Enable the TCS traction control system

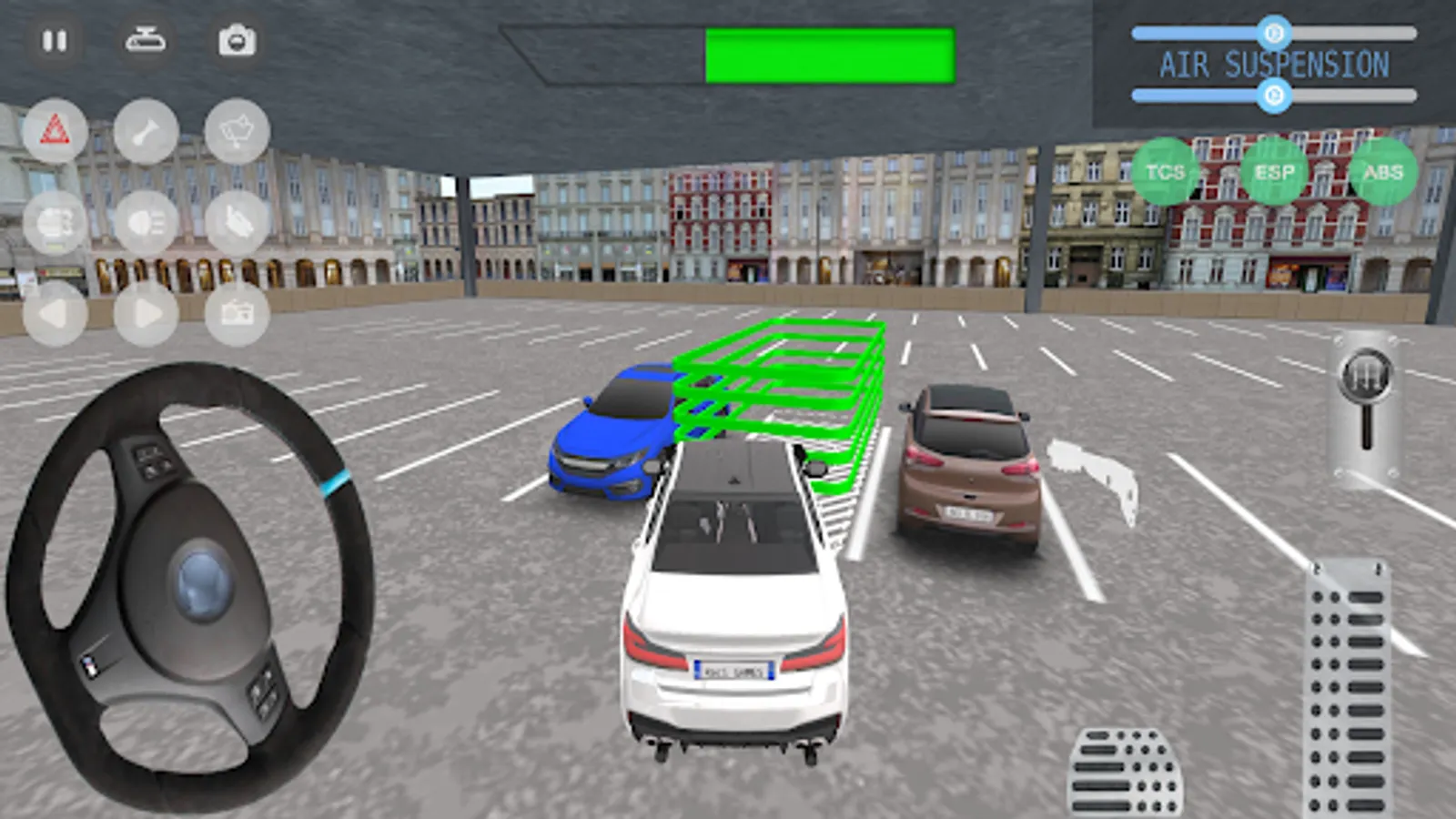pyautogui.click(x=1166, y=169)
